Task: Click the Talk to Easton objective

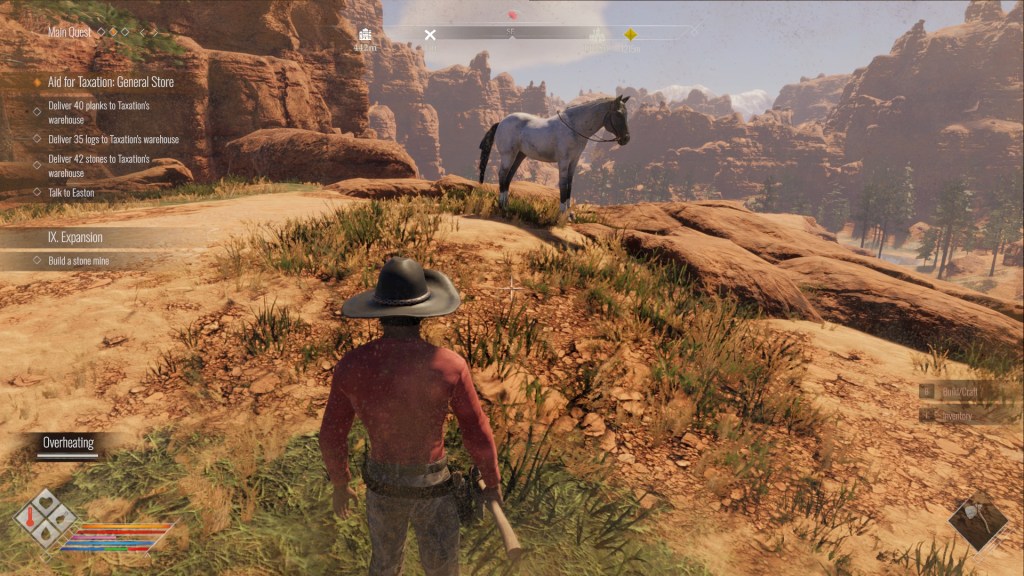Action: [x=71, y=192]
